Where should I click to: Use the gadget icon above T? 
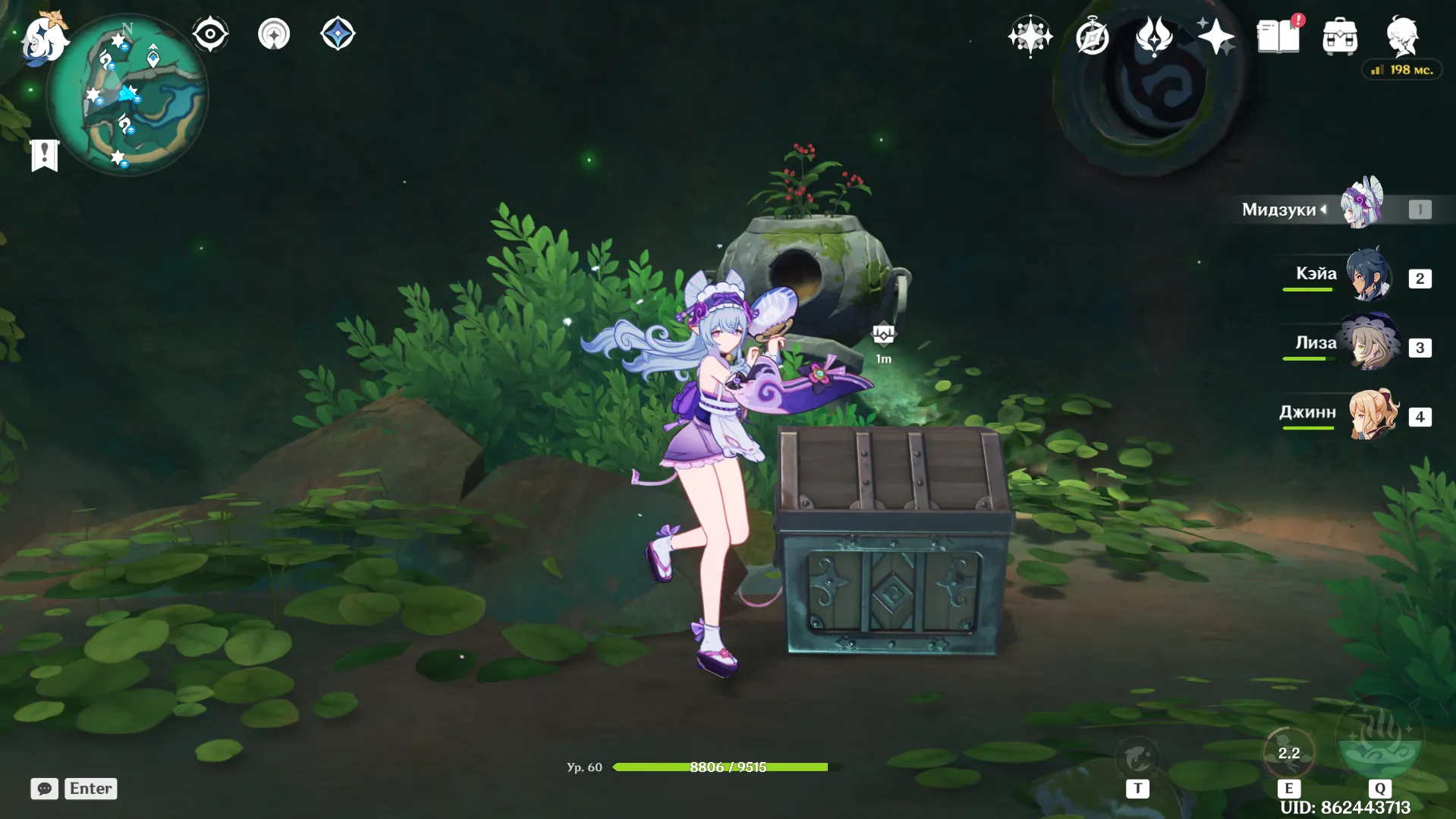(1137, 757)
